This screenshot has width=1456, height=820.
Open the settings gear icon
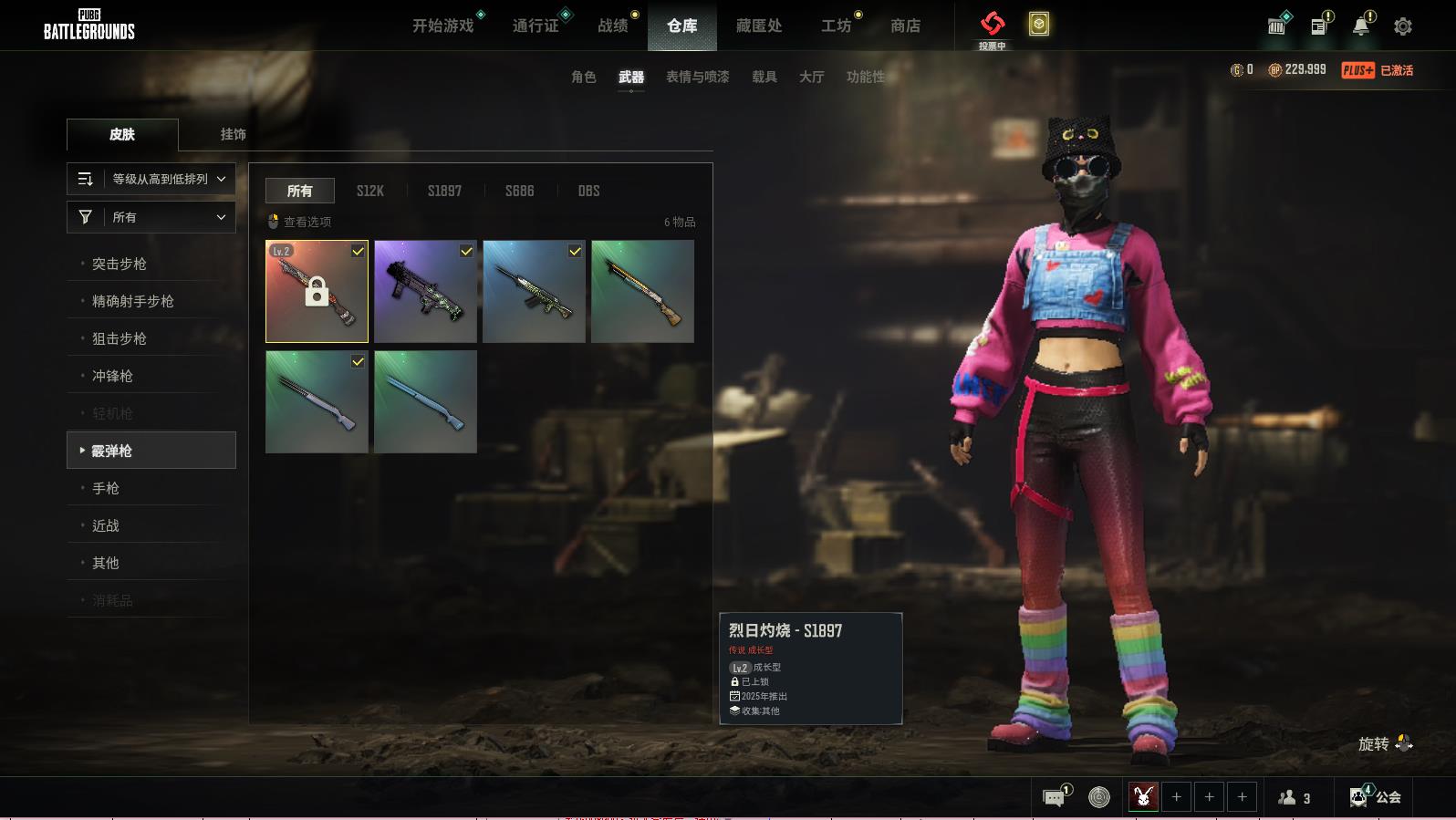[1402, 26]
